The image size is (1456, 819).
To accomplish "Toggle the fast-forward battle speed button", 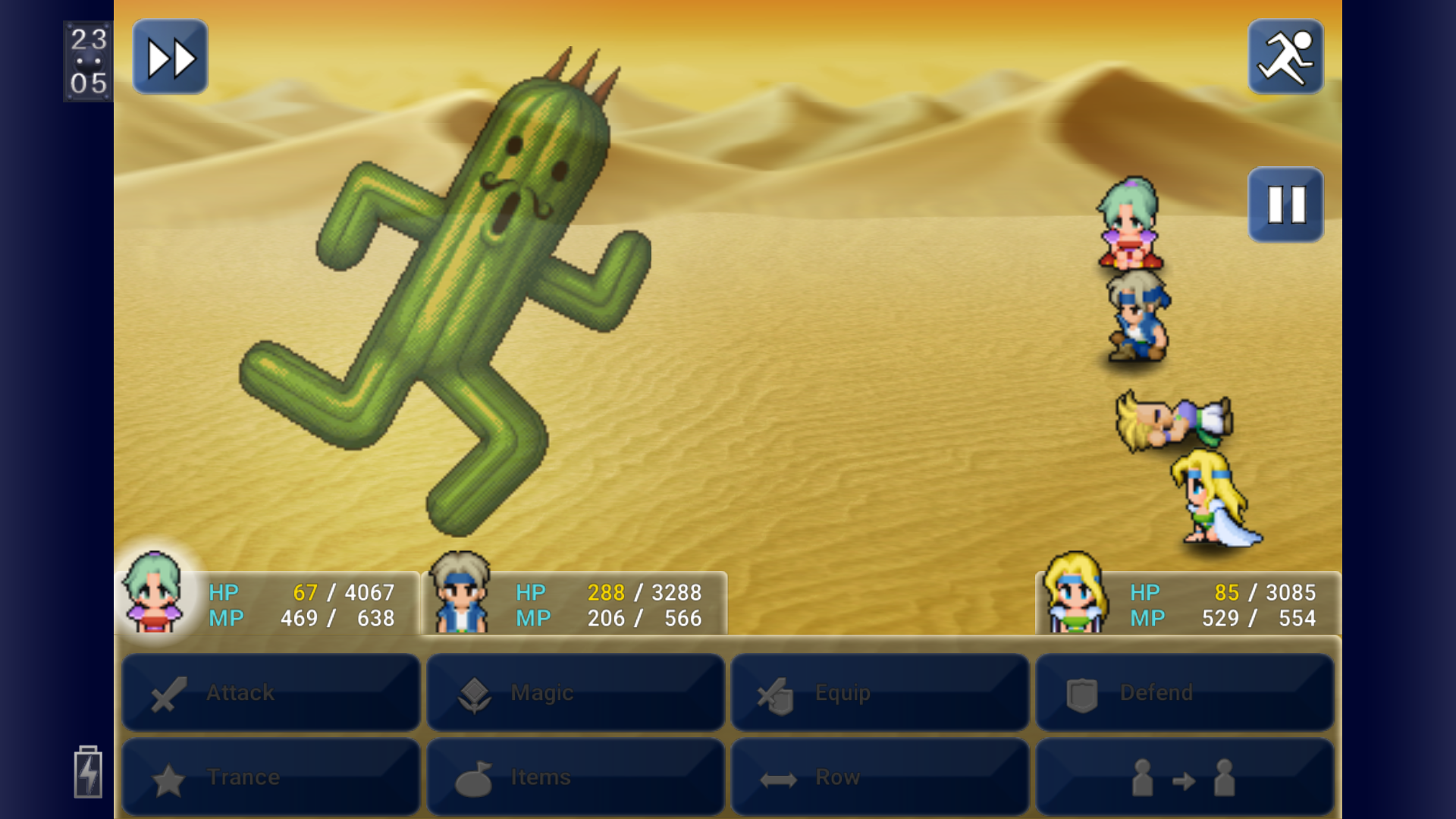I will 170,58.
